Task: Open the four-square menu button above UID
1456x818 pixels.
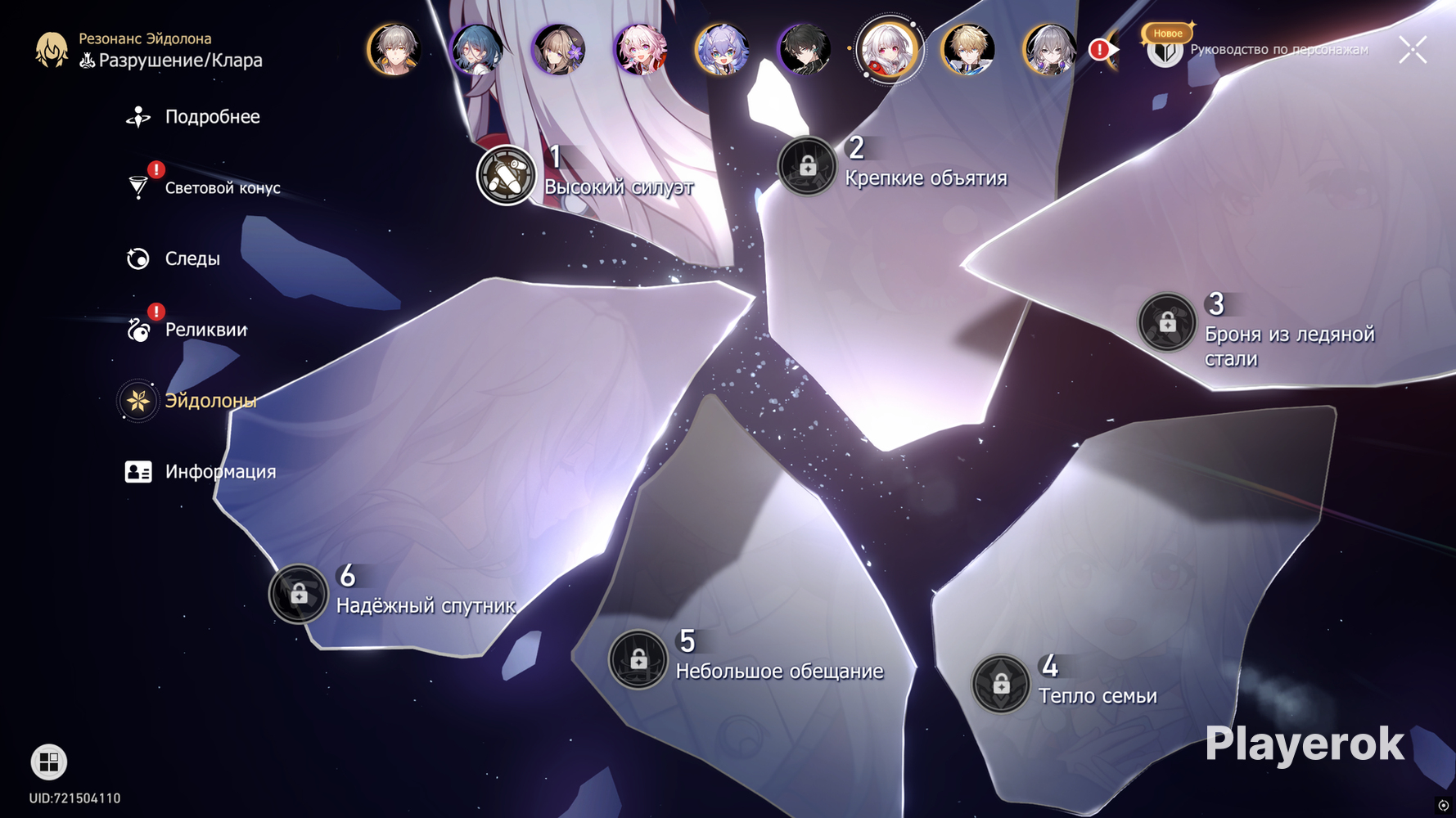Action: coord(49,762)
